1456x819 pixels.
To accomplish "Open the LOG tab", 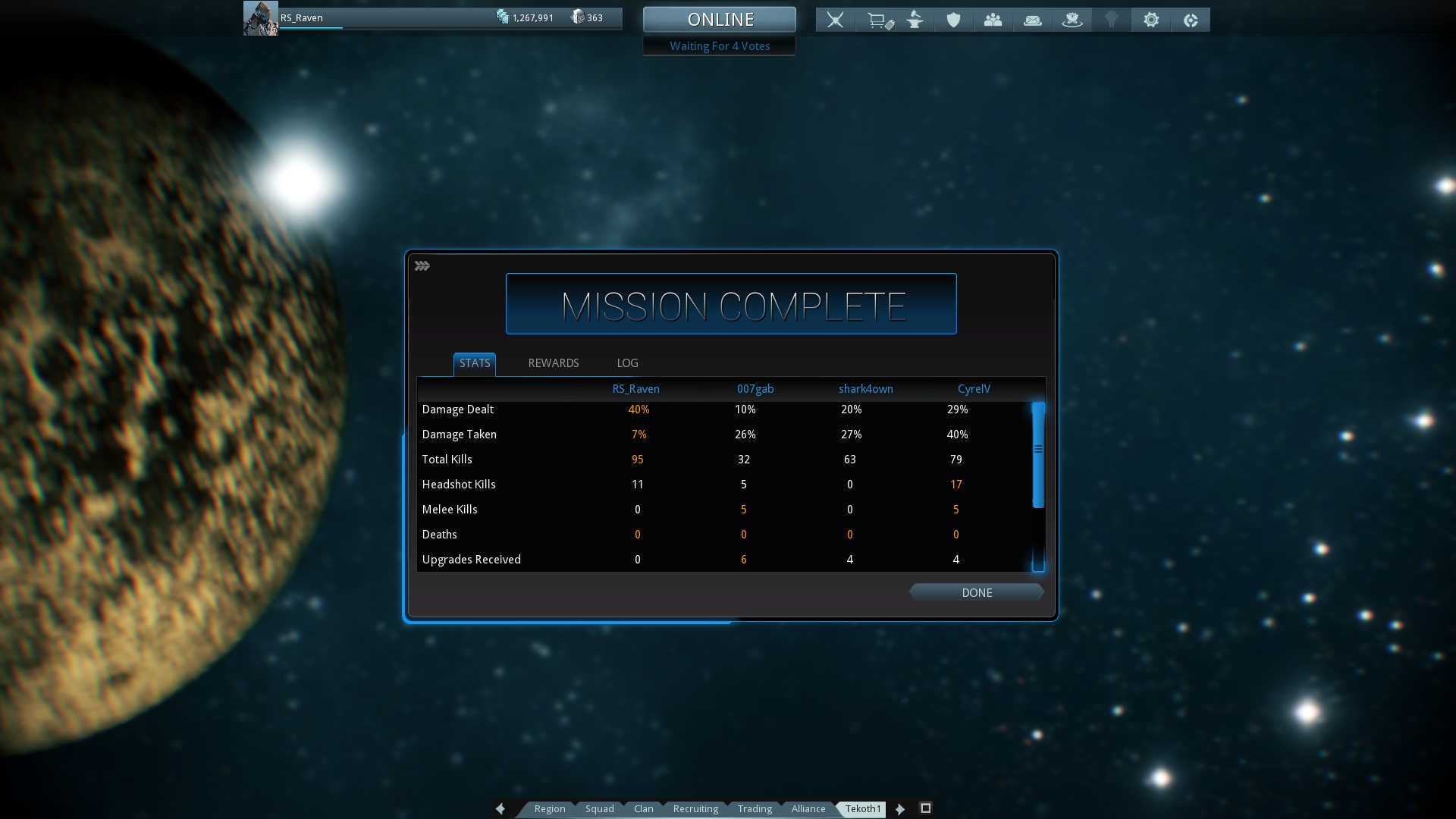I will click(627, 363).
